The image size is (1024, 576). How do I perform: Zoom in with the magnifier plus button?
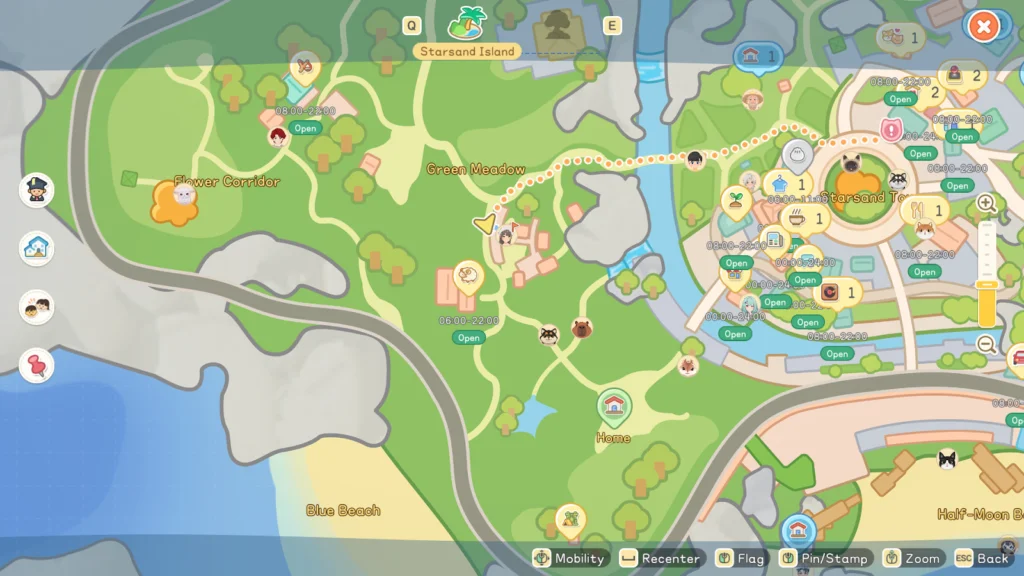coord(986,203)
